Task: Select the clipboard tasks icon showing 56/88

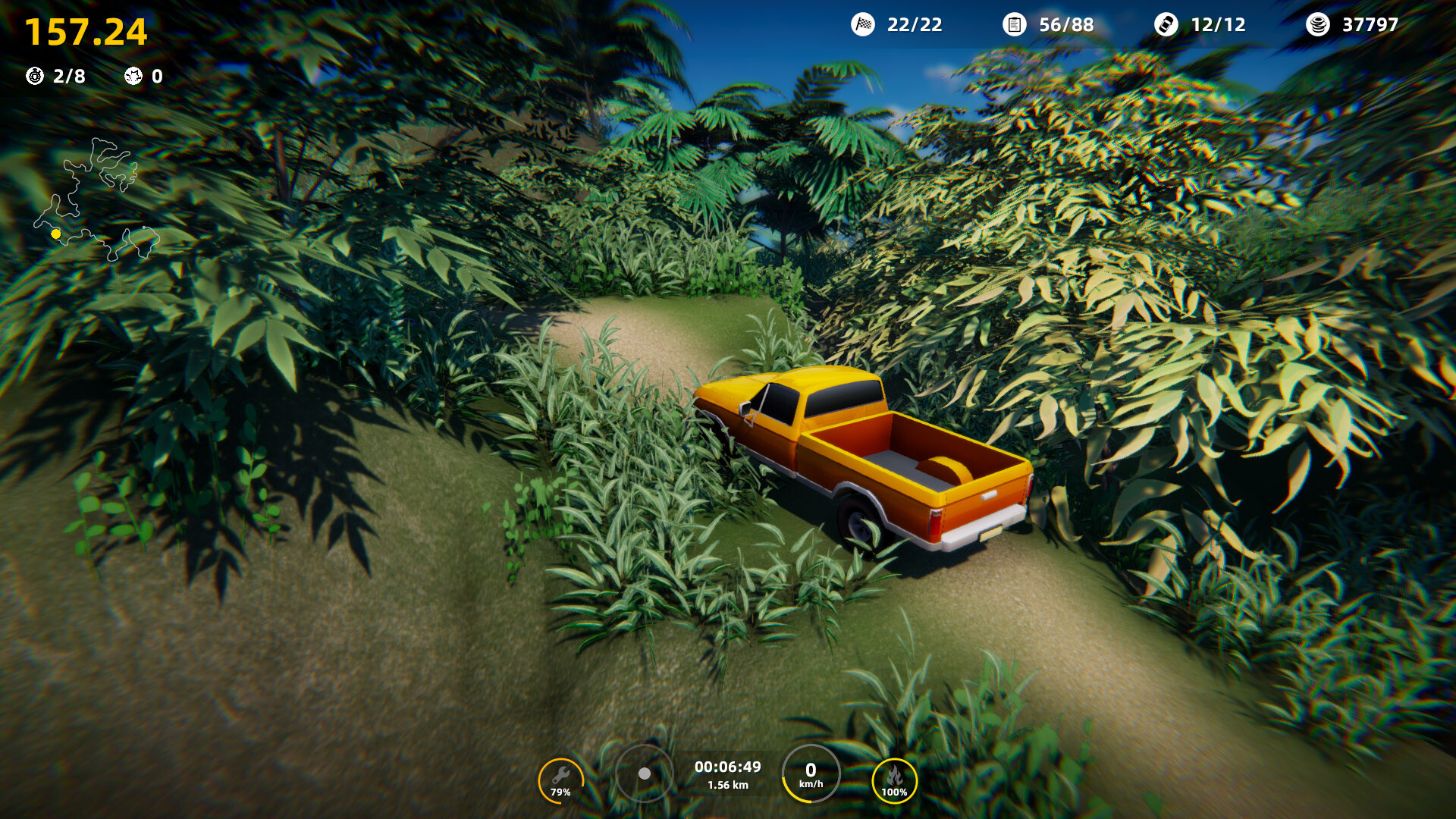Action: click(1015, 24)
